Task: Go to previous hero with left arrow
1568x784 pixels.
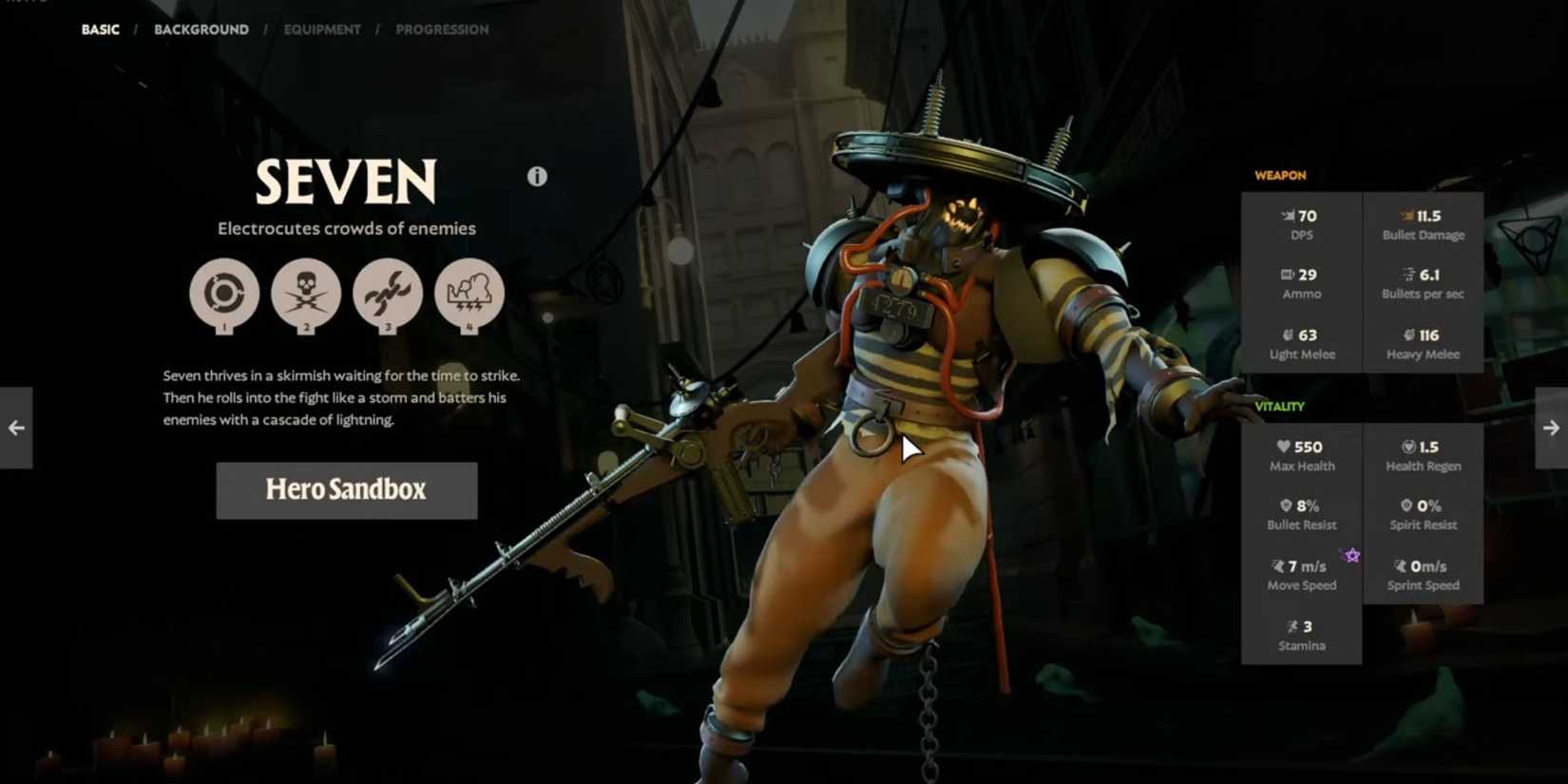Action: point(16,428)
